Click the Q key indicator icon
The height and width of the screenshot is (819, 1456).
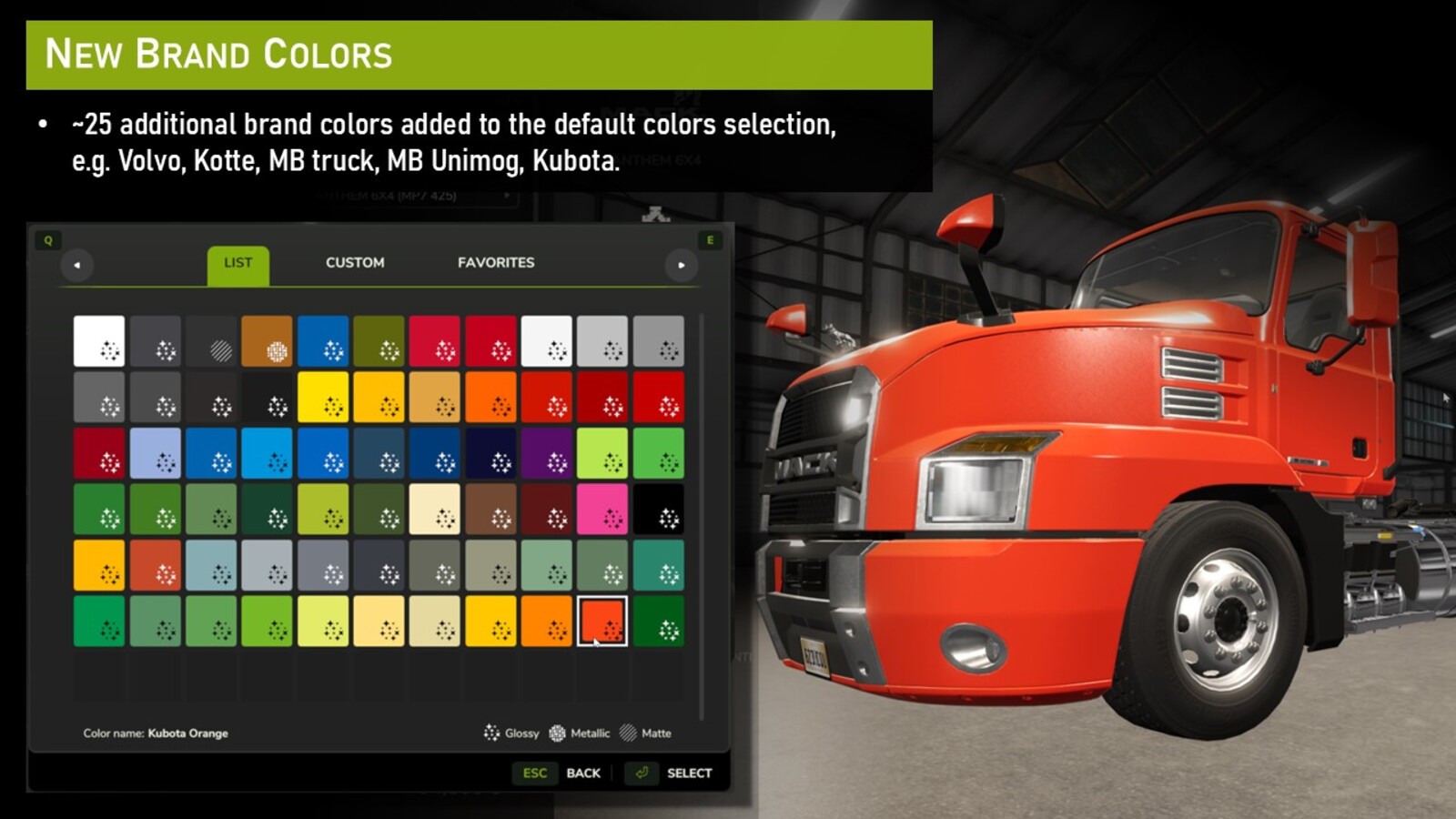point(50,240)
